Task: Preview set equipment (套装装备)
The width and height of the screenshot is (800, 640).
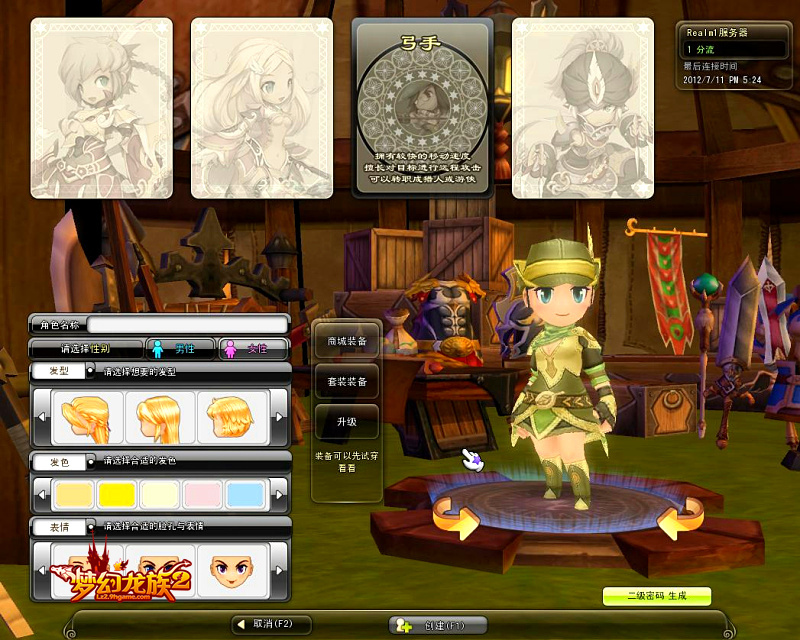Action: click(347, 382)
